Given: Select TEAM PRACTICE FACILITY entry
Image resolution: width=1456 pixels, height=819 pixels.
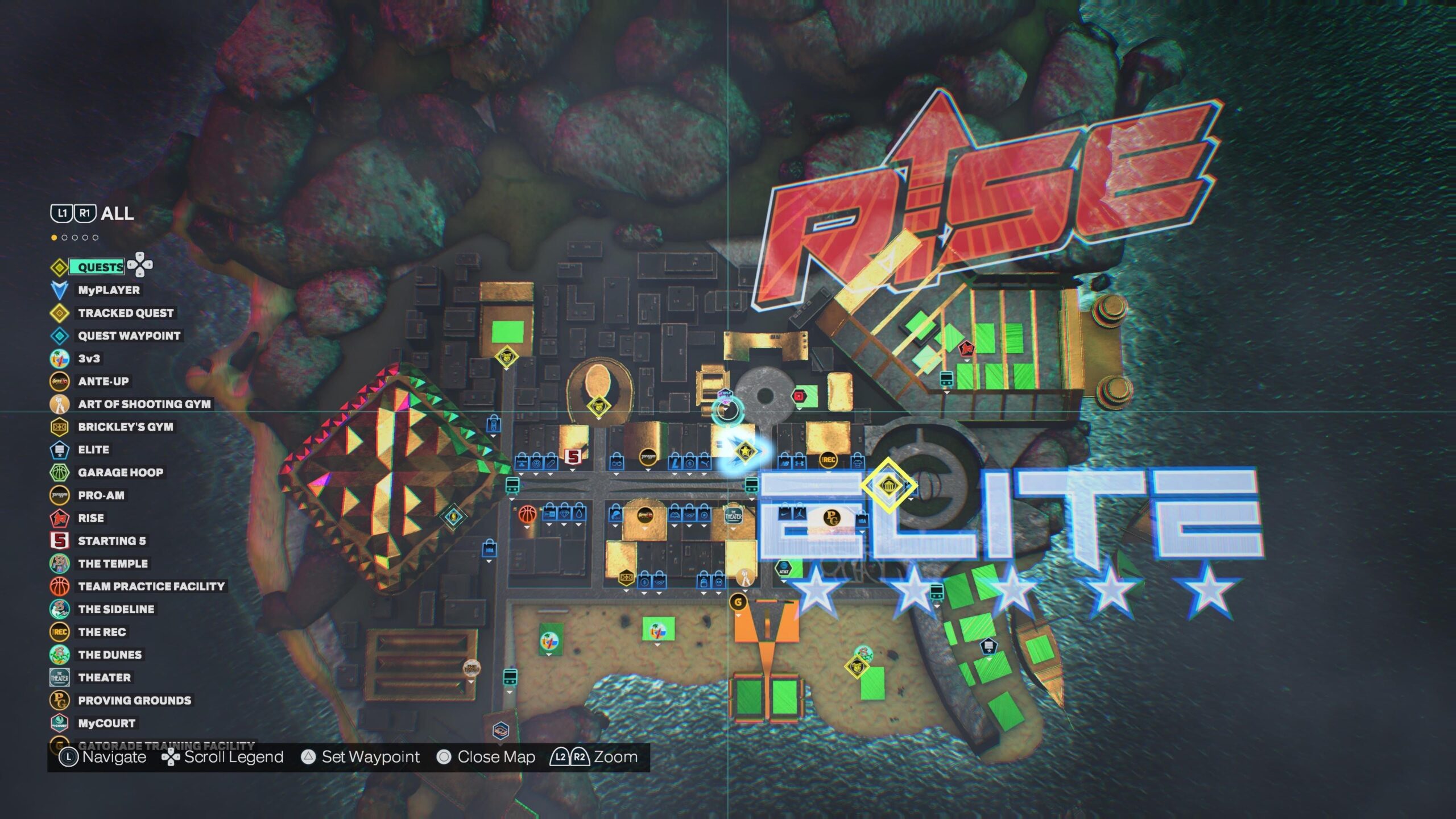Looking at the screenshot, I should pos(151,586).
